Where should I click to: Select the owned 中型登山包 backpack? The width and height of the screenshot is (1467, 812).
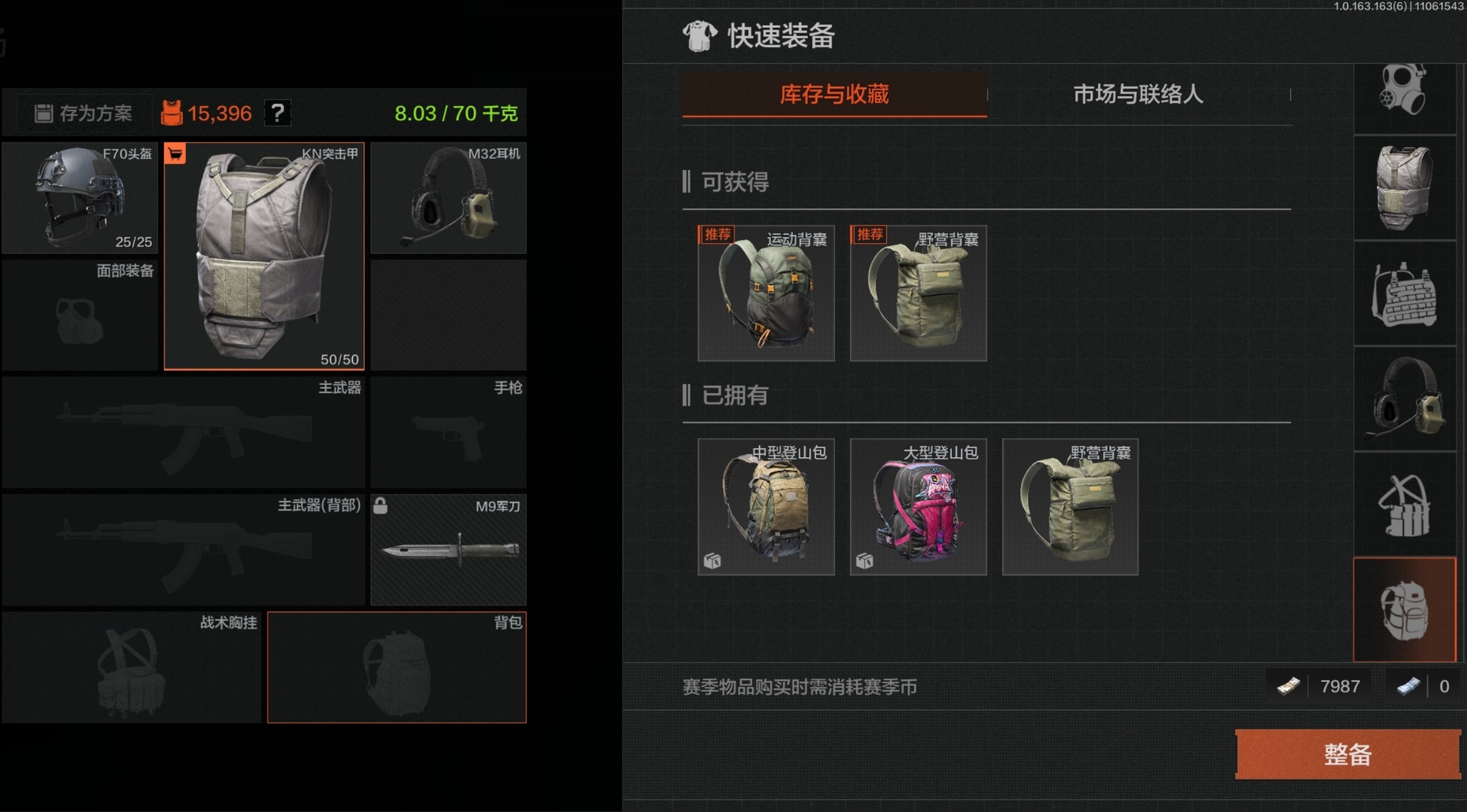click(766, 507)
